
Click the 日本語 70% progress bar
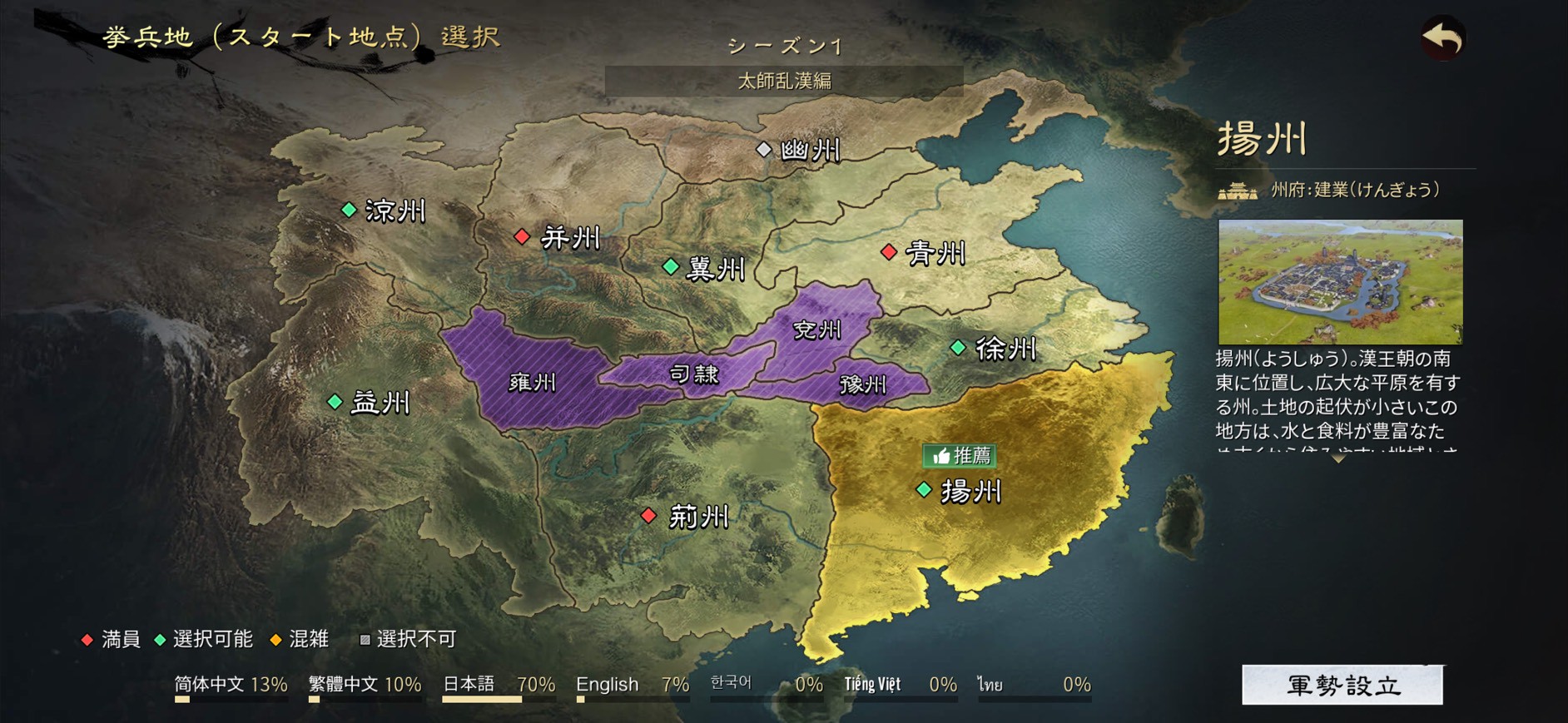click(x=499, y=701)
